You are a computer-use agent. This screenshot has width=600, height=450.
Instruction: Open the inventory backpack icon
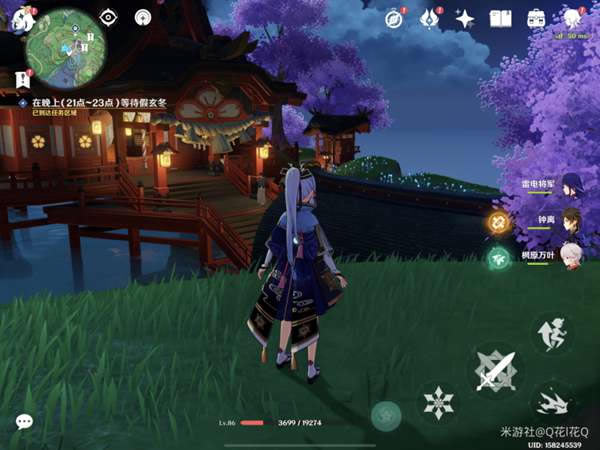coord(537,18)
